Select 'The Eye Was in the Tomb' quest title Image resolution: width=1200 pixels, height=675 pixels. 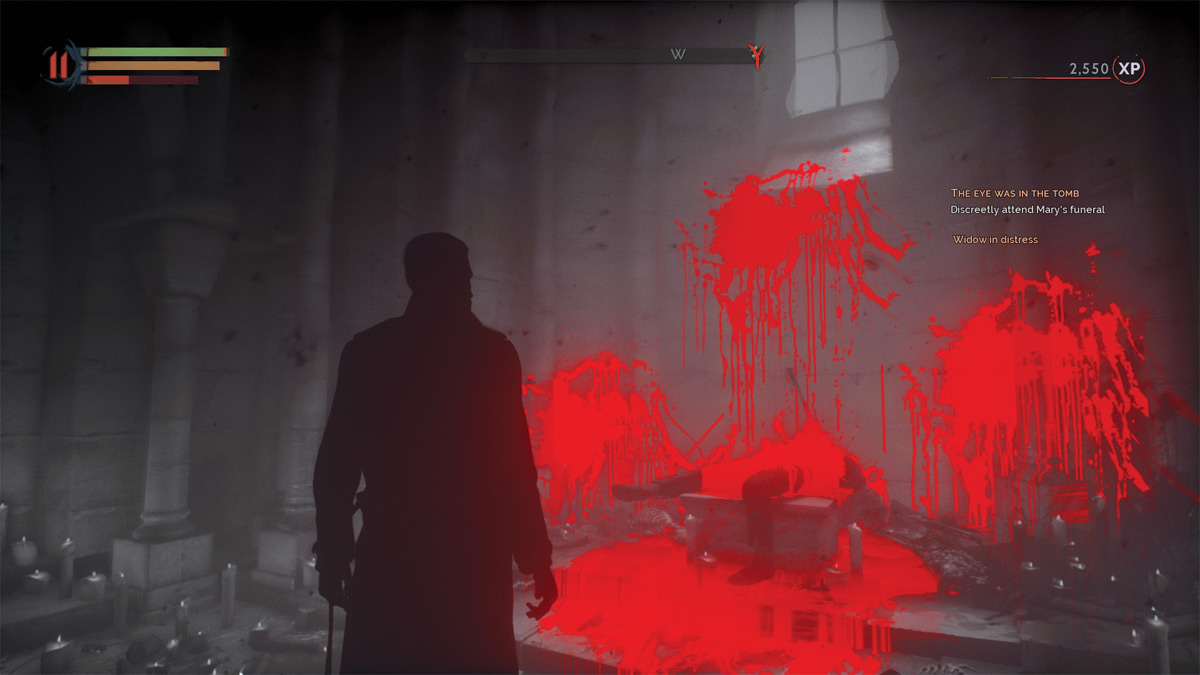pyautogui.click(x=1014, y=193)
